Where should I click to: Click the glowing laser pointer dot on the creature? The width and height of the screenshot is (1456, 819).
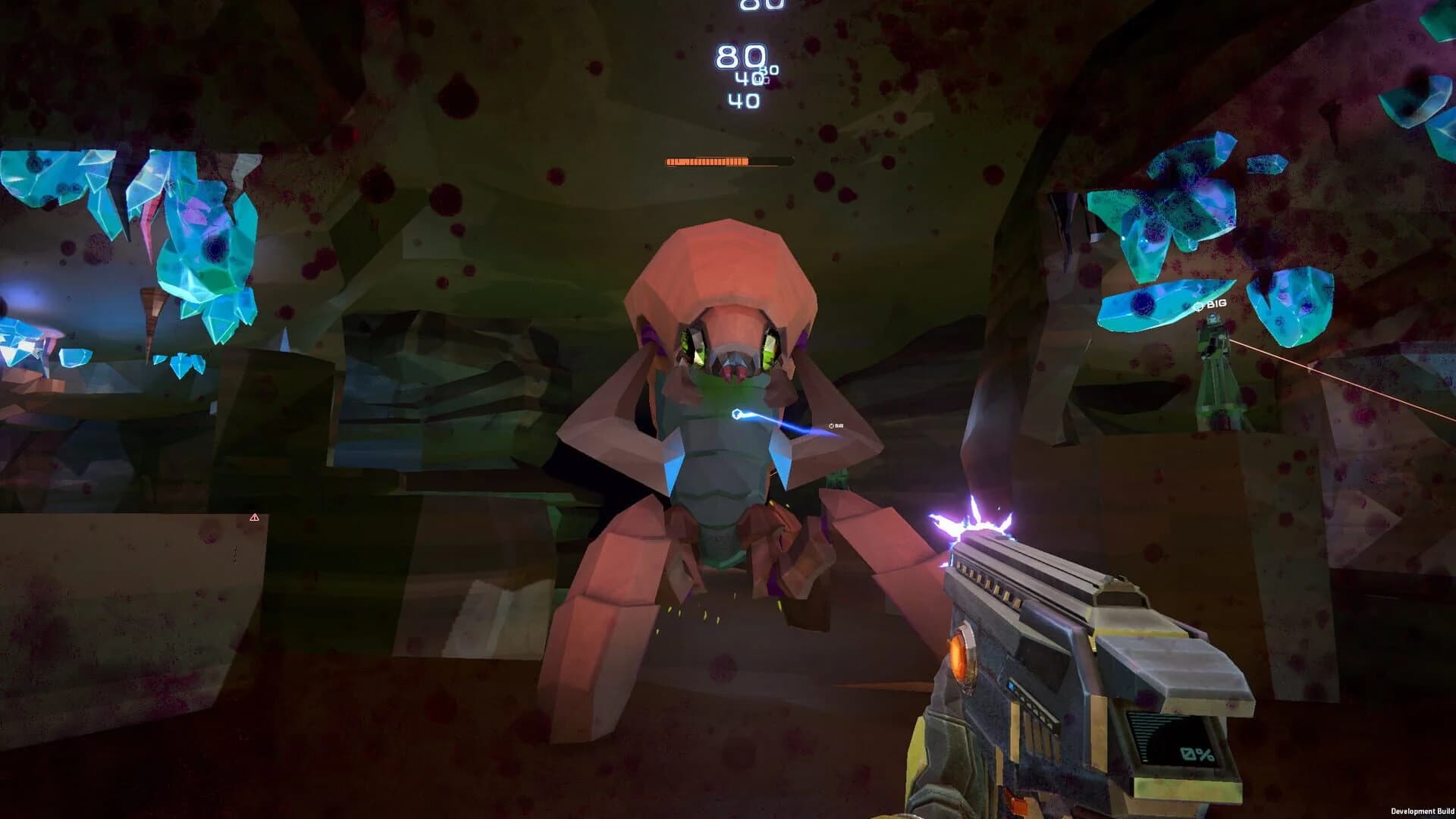click(736, 412)
